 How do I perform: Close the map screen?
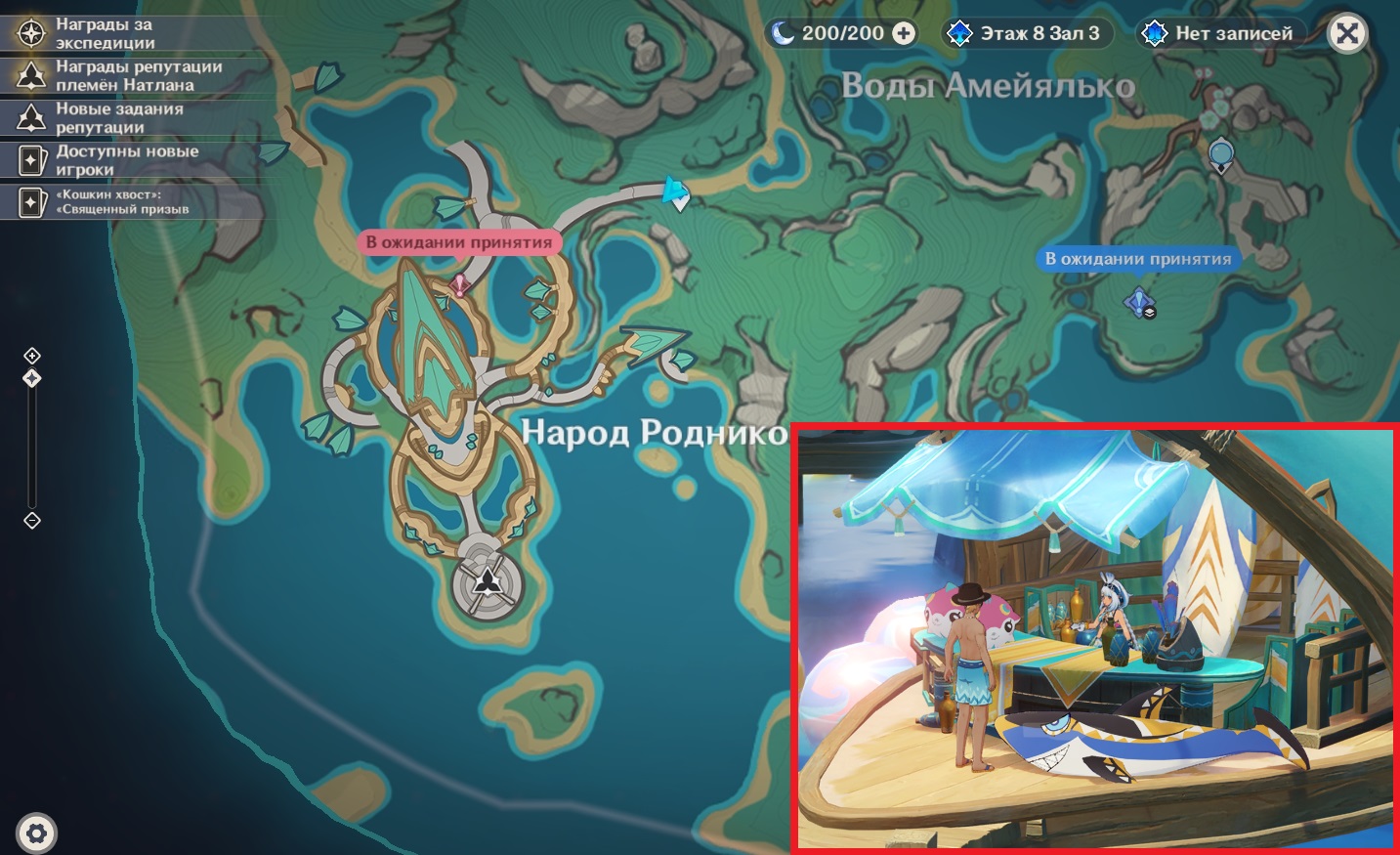click(x=1347, y=34)
